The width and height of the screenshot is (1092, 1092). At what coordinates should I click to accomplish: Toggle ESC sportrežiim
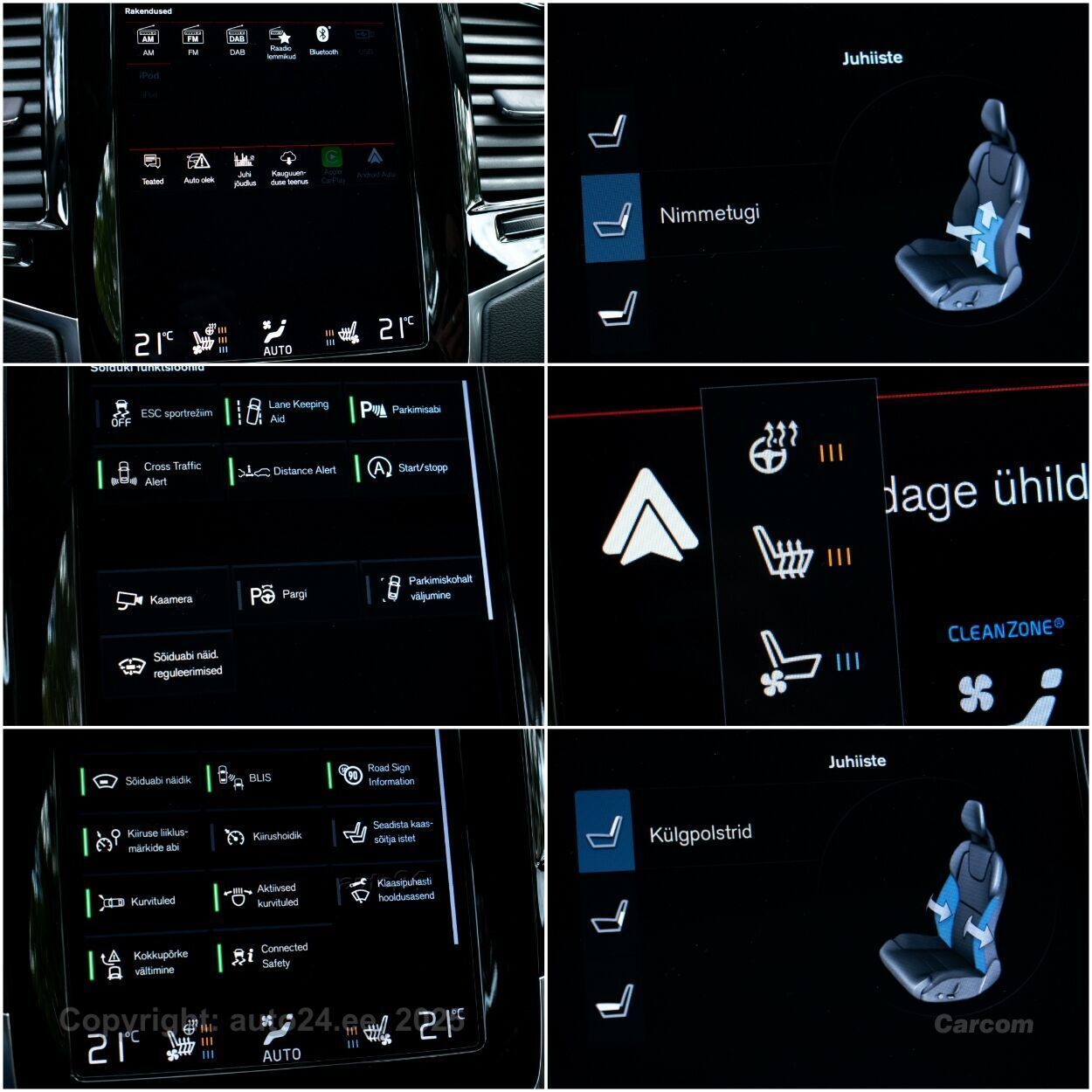tap(157, 413)
